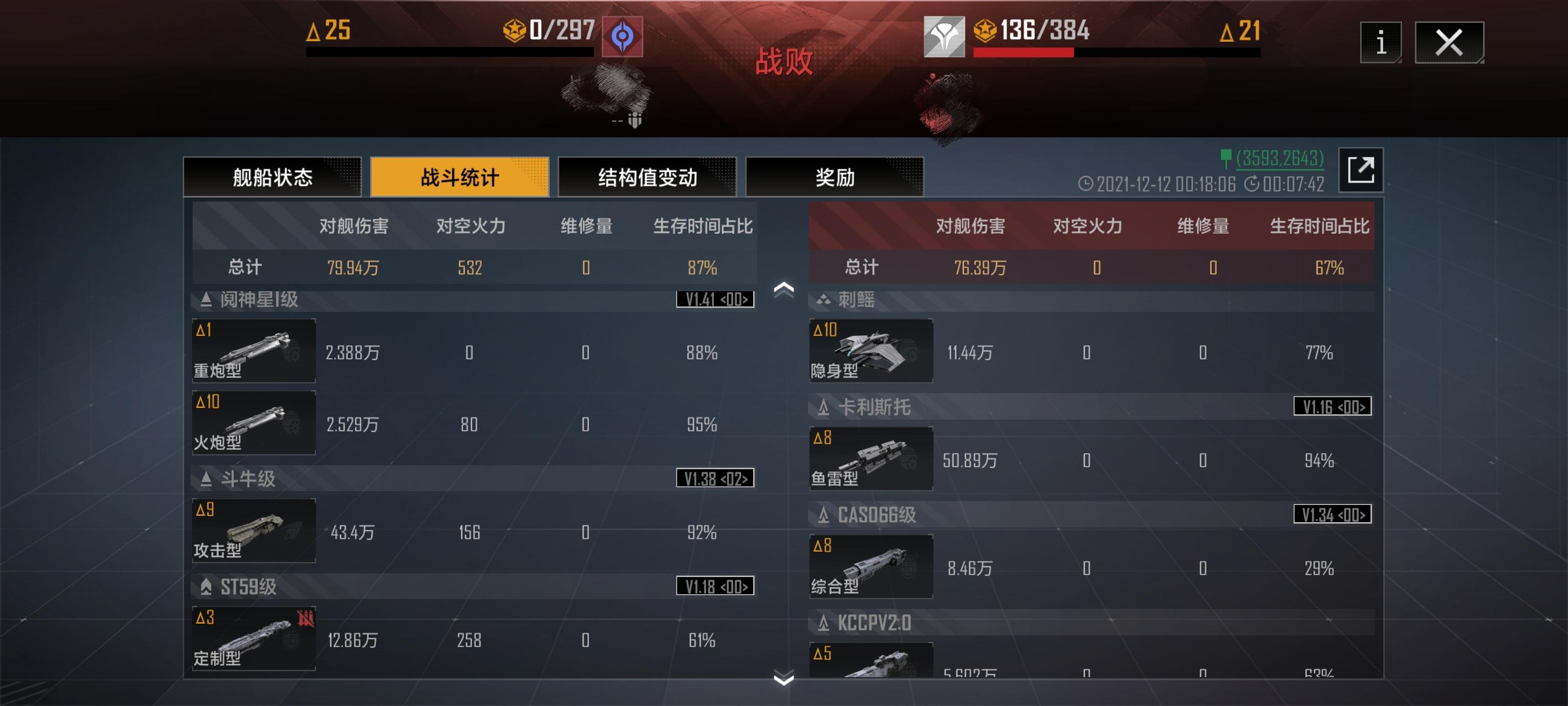
Task: Select the 攻击型 attack ship icon
Action: [253, 530]
